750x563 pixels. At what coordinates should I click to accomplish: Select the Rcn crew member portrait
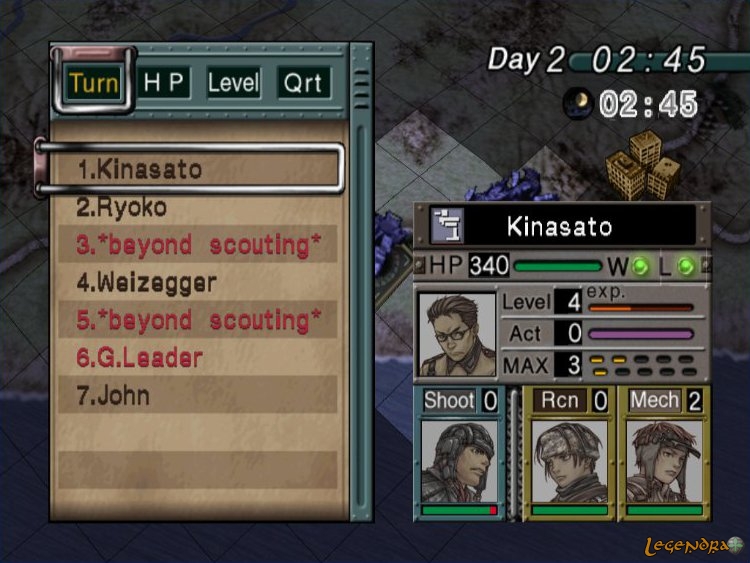coord(569,459)
